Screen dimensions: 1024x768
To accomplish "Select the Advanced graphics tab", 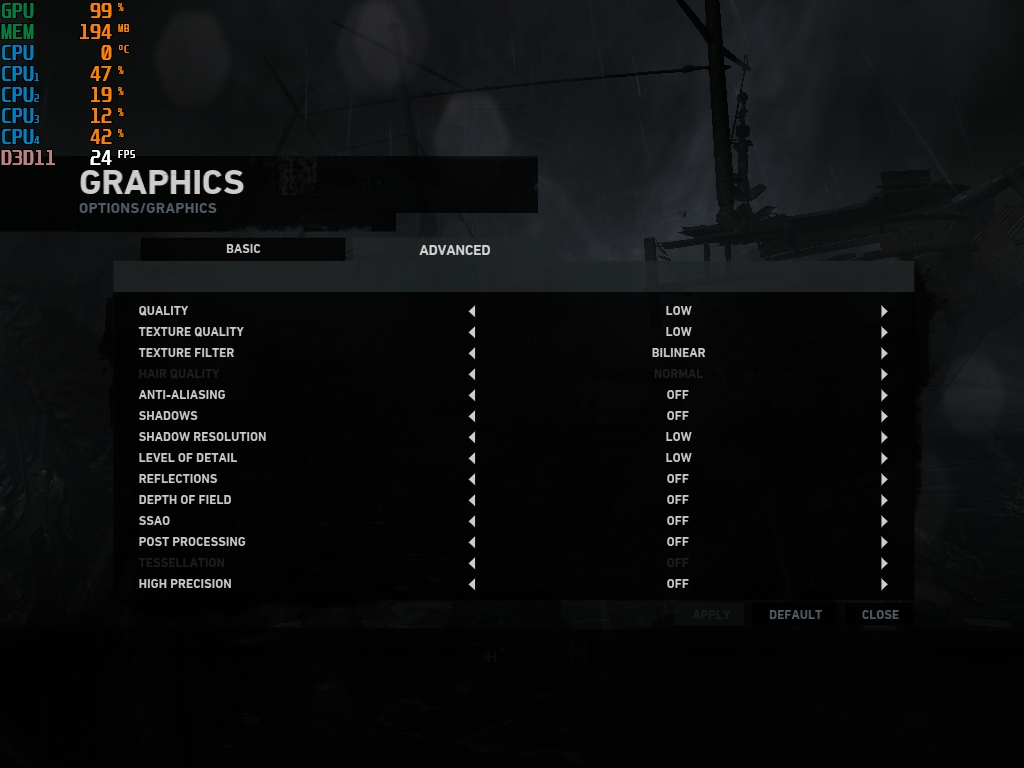I will tap(454, 250).
